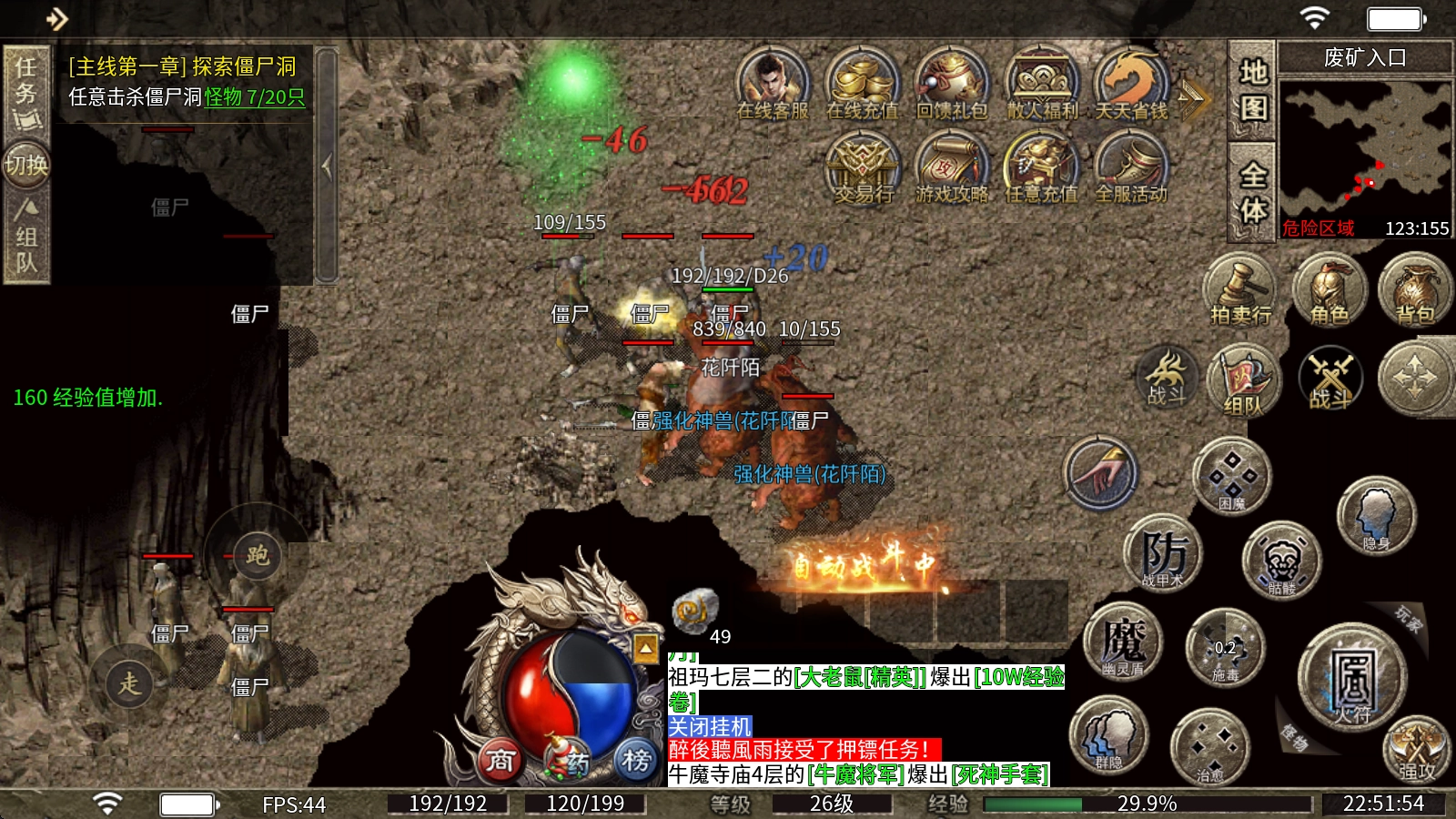This screenshot has width=1456, height=819.
Task: Open the 在线充值 gold ingots icon
Action: (861, 84)
